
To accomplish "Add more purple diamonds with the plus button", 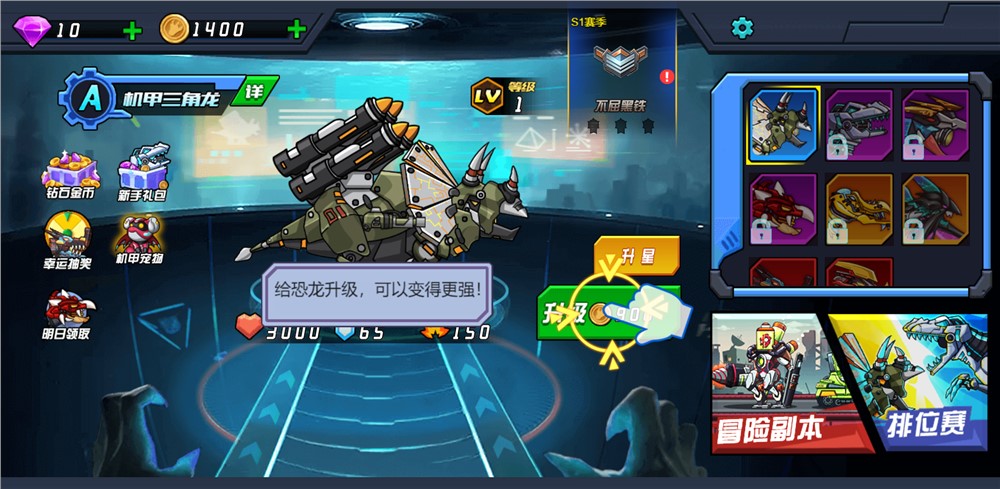I will 132,30.
